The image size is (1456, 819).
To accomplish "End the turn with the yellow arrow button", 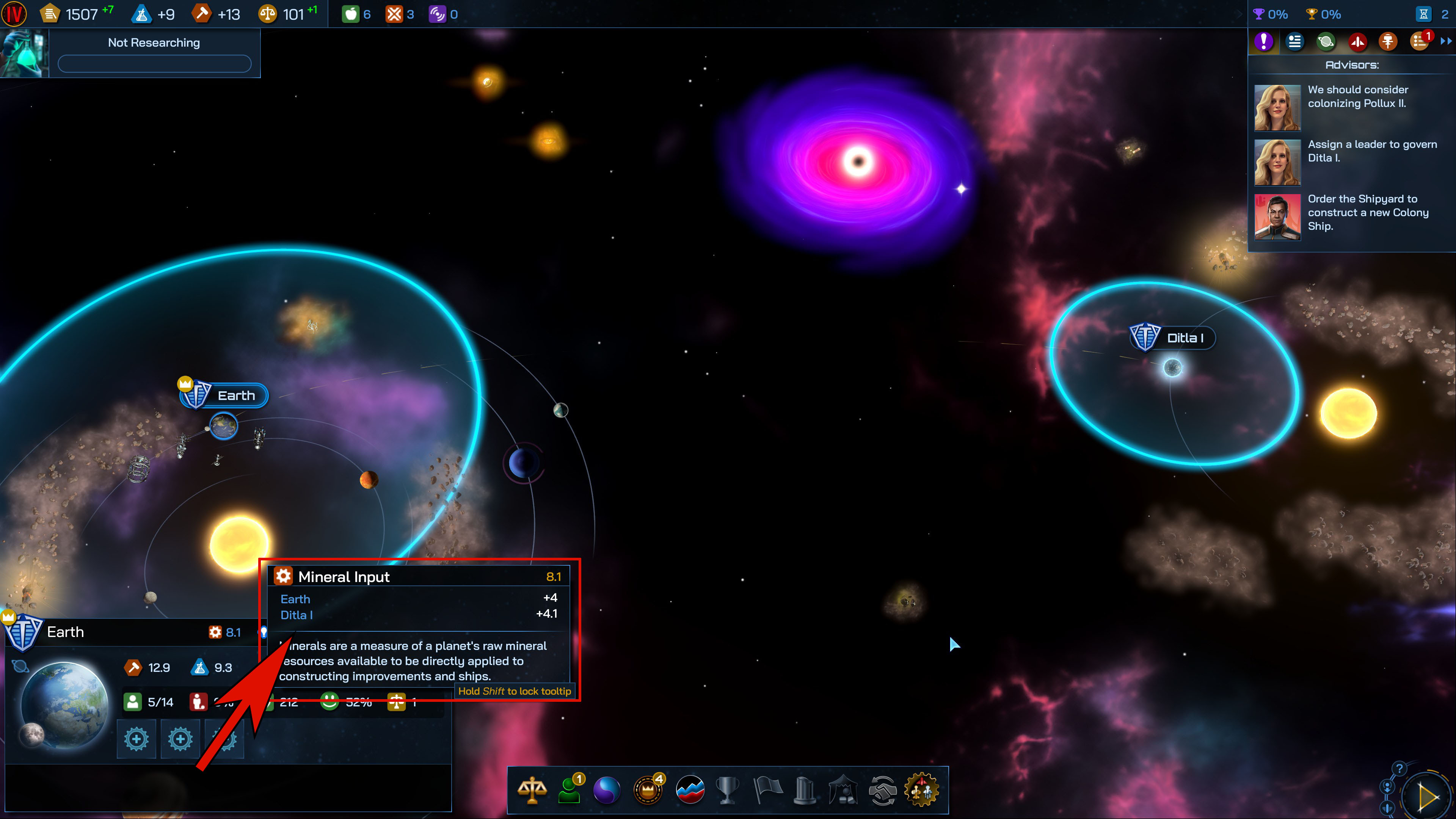I will pyautogui.click(x=1428, y=797).
